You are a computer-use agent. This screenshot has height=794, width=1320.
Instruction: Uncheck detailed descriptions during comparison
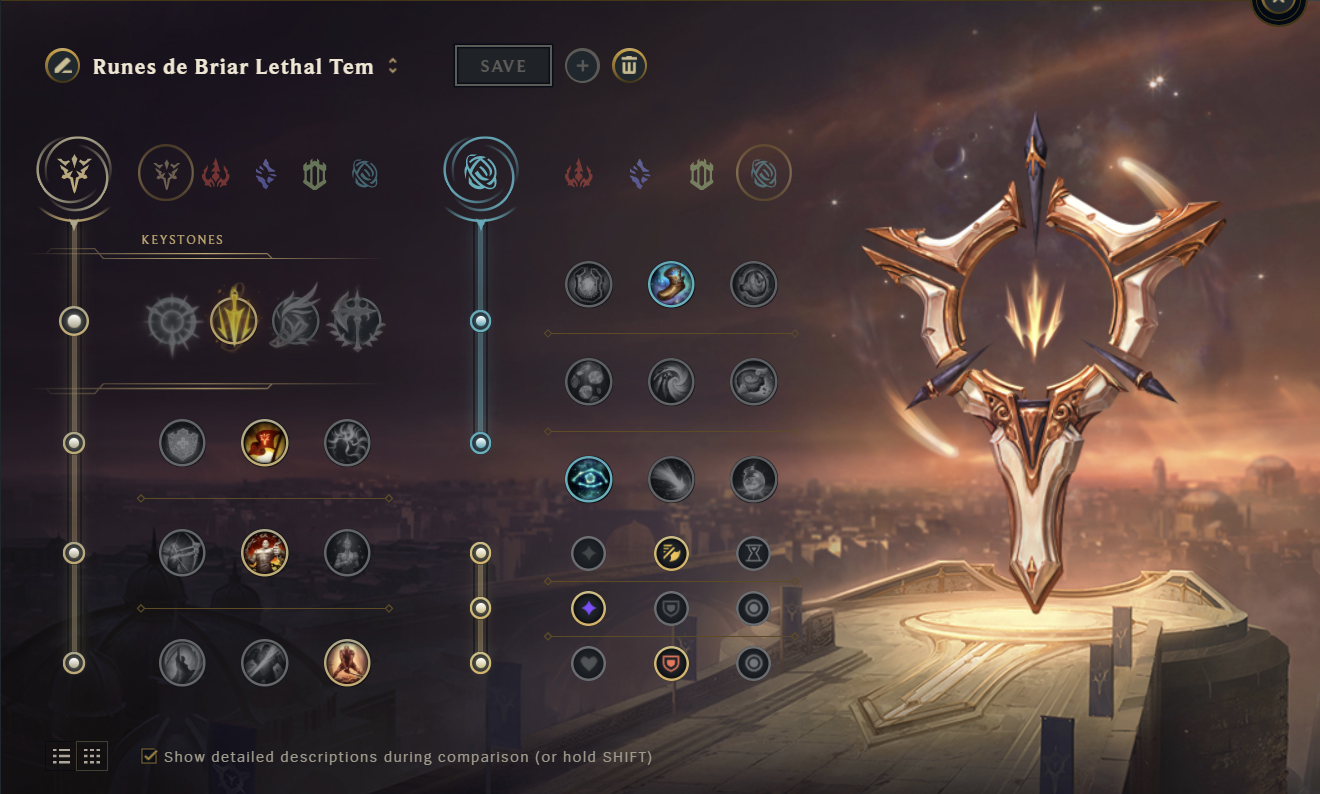tap(148, 758)
